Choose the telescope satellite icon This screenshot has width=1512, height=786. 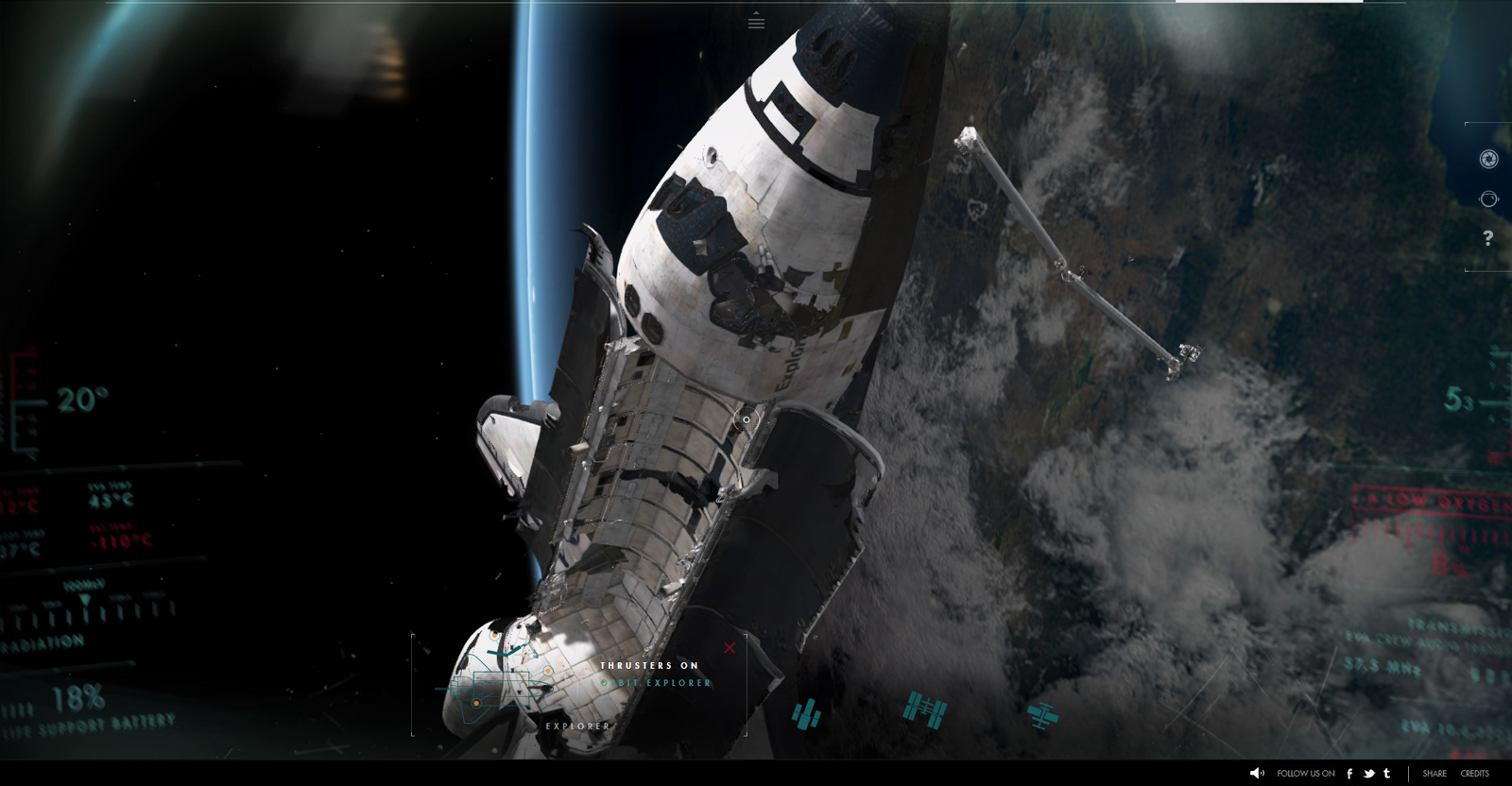pos(806,714)
